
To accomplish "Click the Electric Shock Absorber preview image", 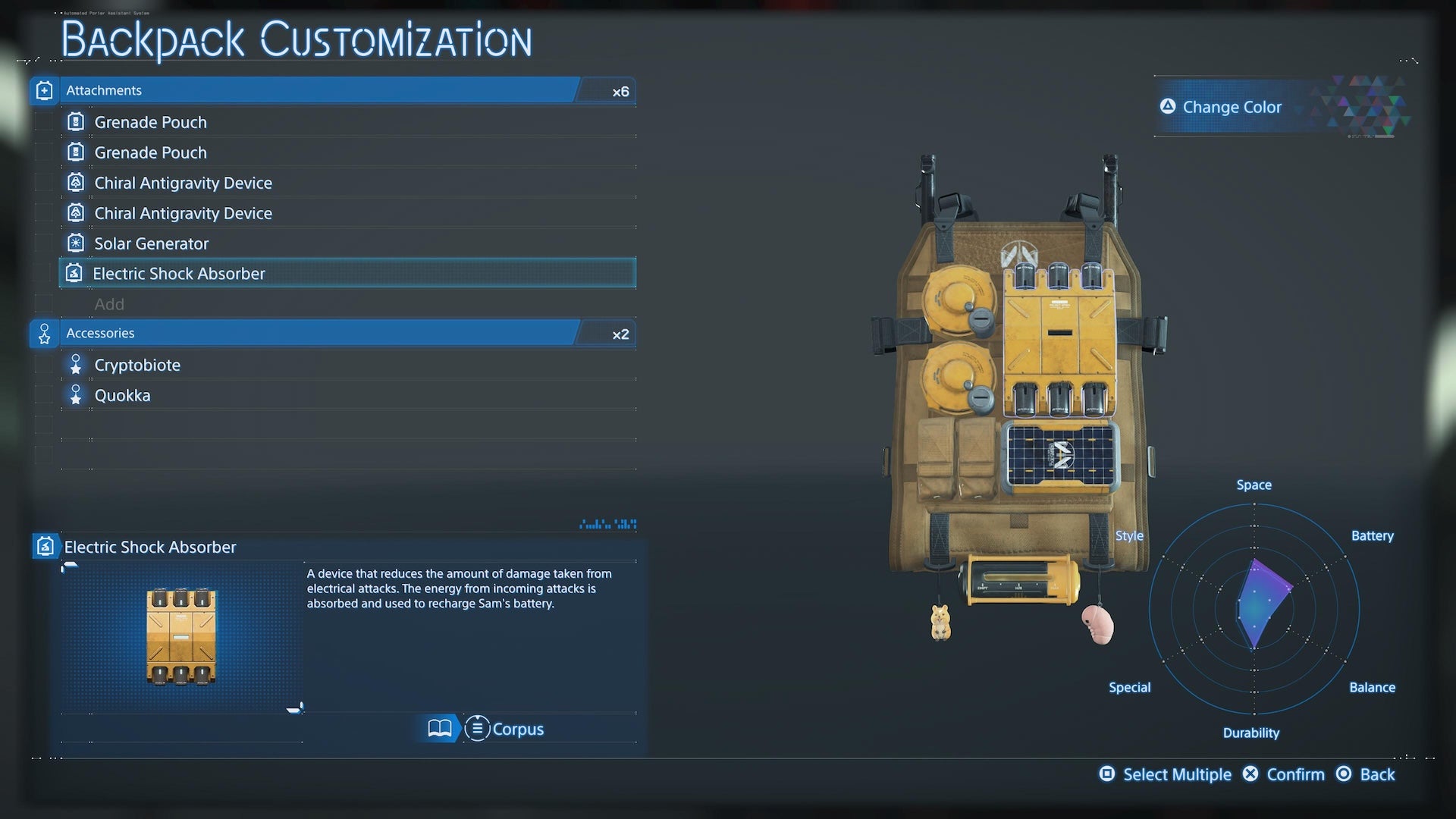I will [181, 637].
